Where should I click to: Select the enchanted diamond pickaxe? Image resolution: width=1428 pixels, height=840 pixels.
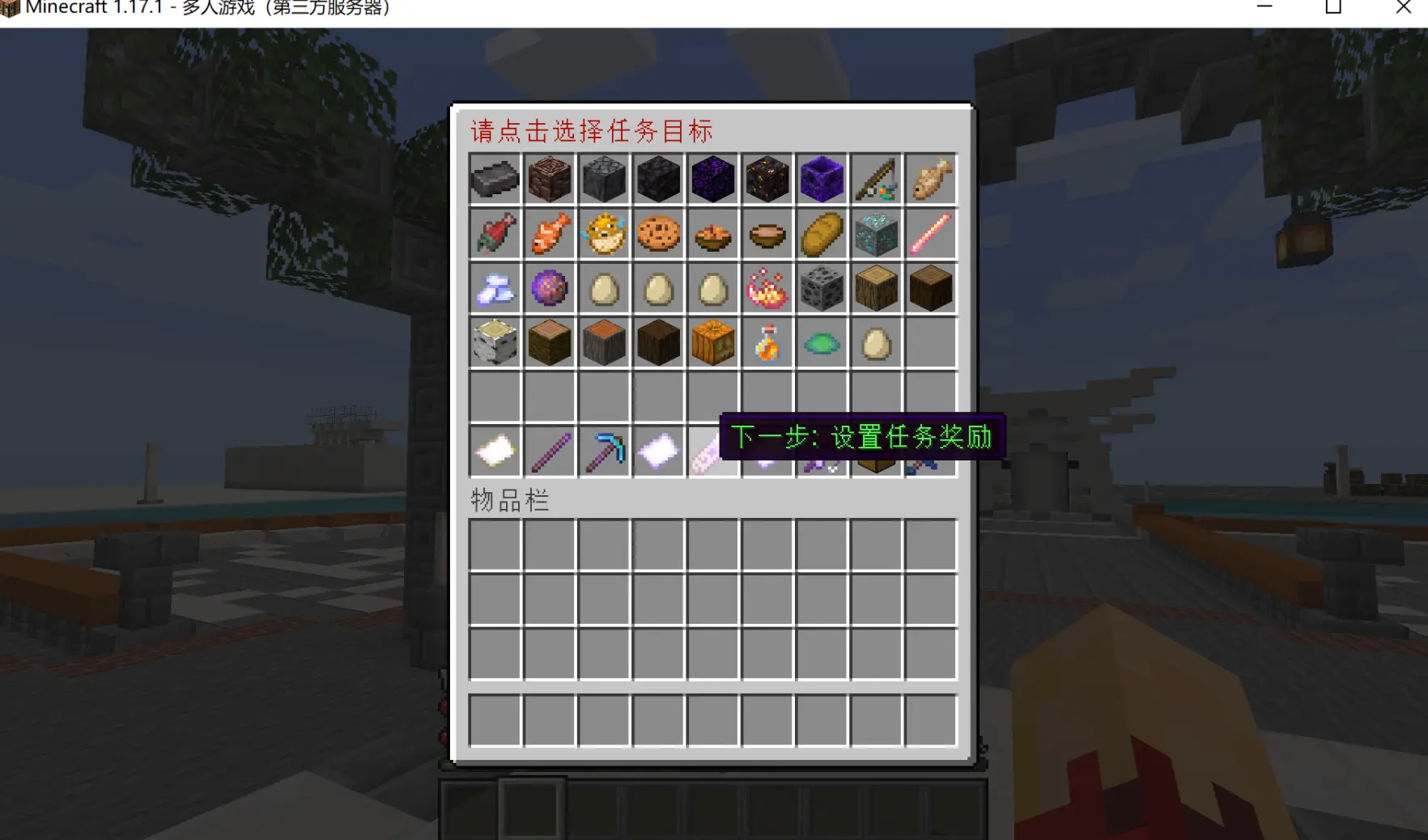[x=605, y=451]
